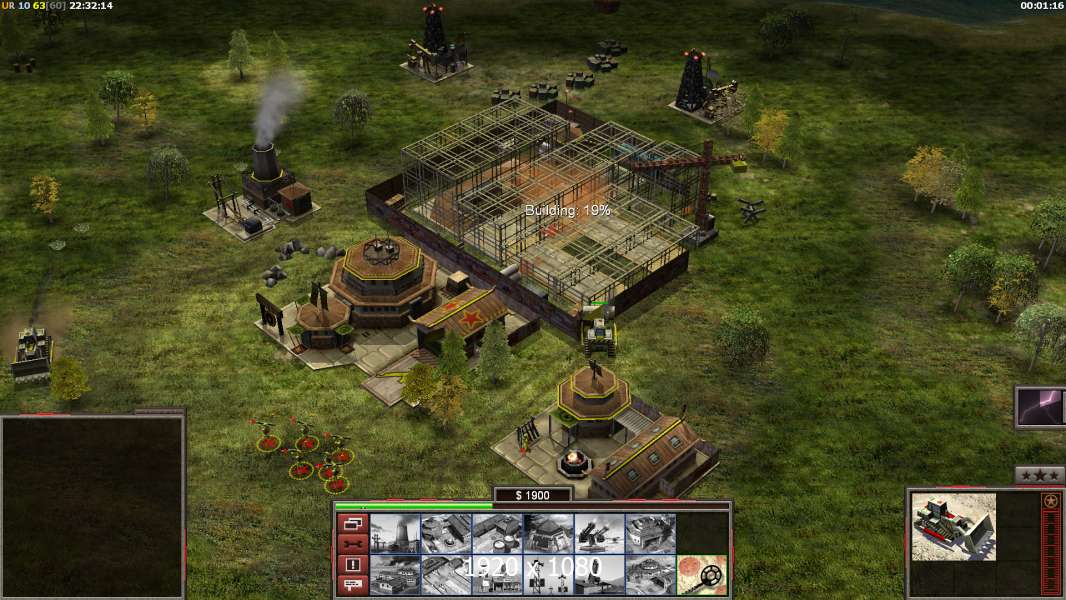The image size is (1066, 600).
Task: Click the minimap radar panel
Action: coord(92,506)
